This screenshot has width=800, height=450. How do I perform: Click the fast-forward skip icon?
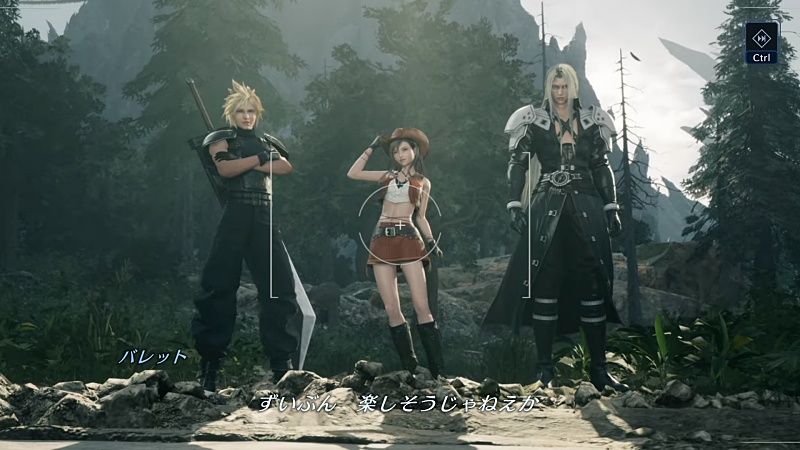tap(761, 37)
